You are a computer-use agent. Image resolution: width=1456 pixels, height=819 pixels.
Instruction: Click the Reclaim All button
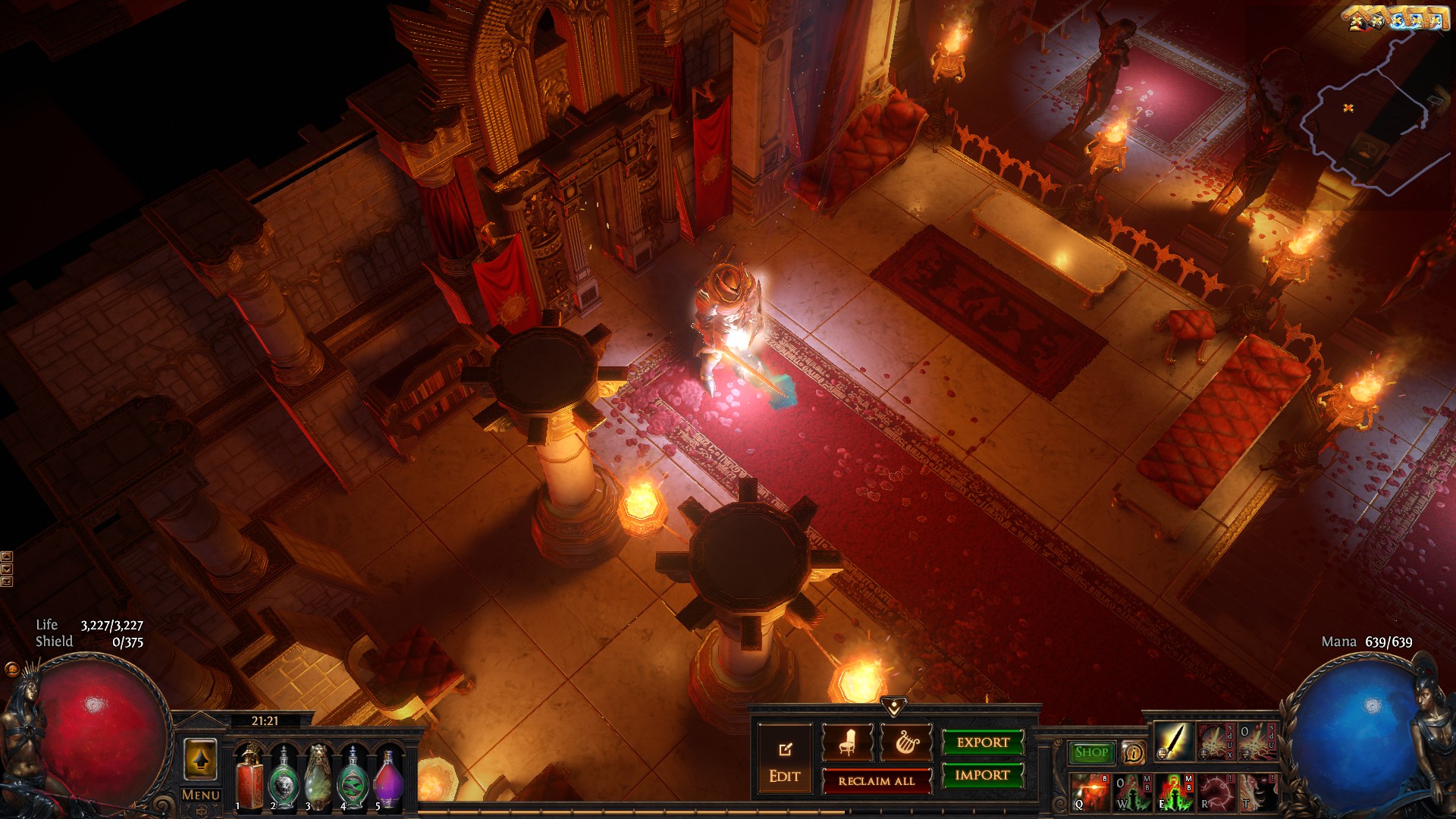pyautogui.click(x=877, y=780)
